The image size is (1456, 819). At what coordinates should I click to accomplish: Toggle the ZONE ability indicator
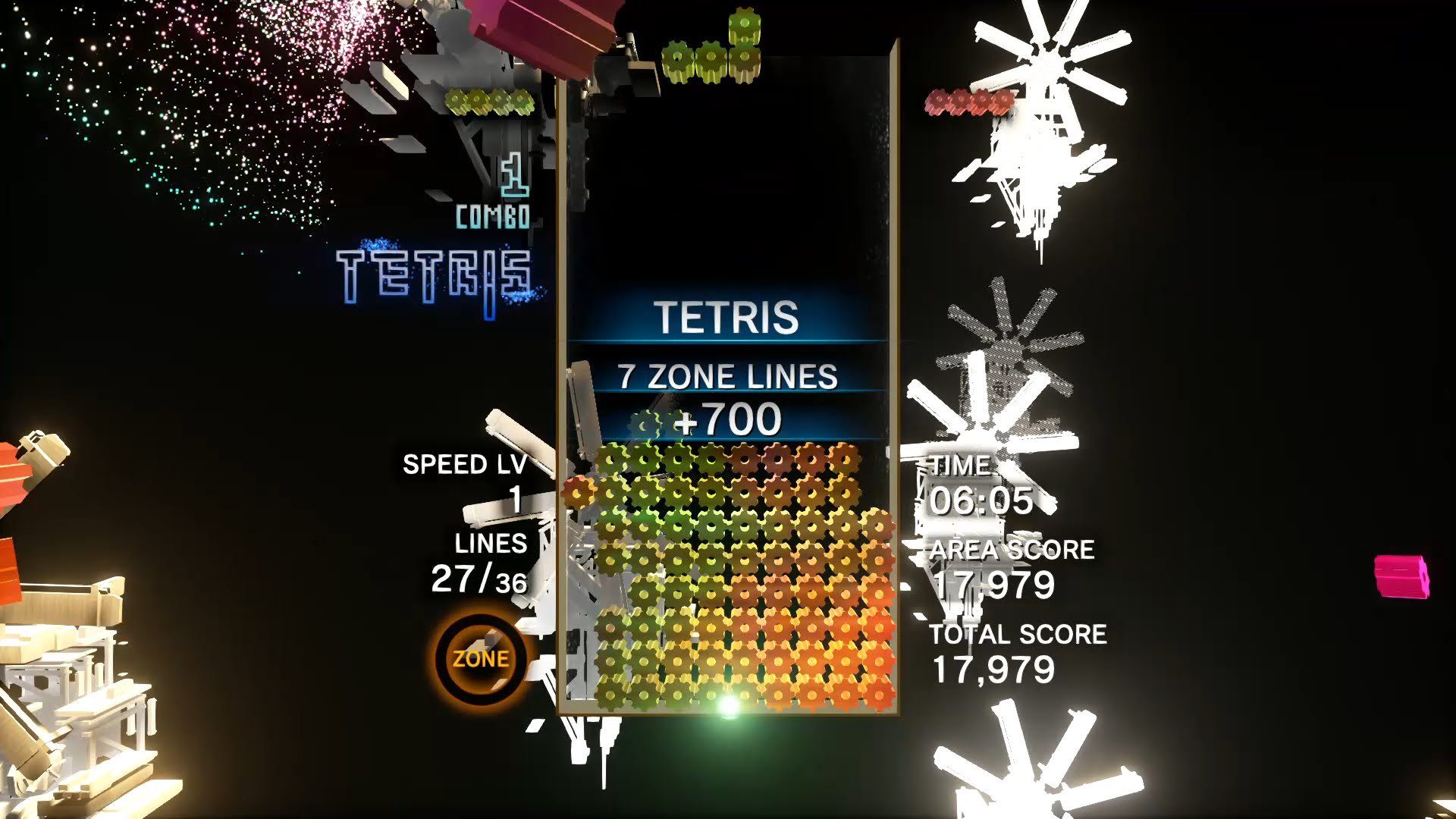(480, 658)
